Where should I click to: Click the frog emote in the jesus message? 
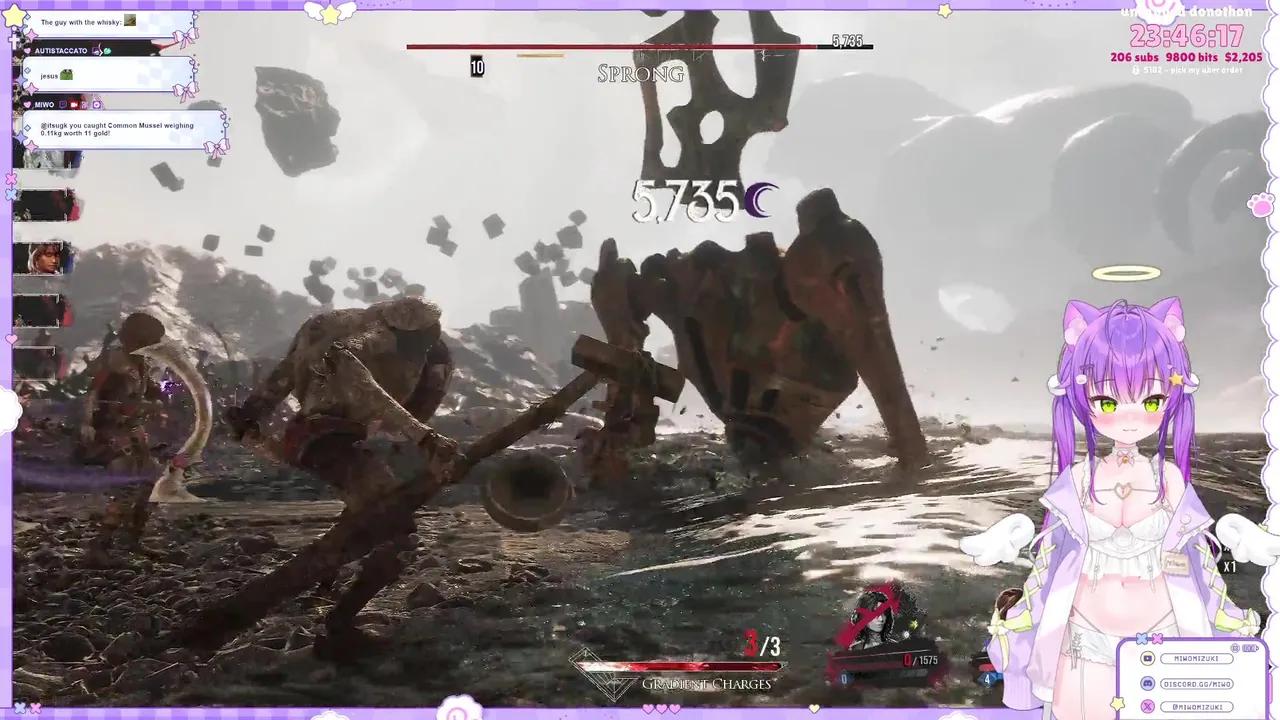[x=66, y=75]
